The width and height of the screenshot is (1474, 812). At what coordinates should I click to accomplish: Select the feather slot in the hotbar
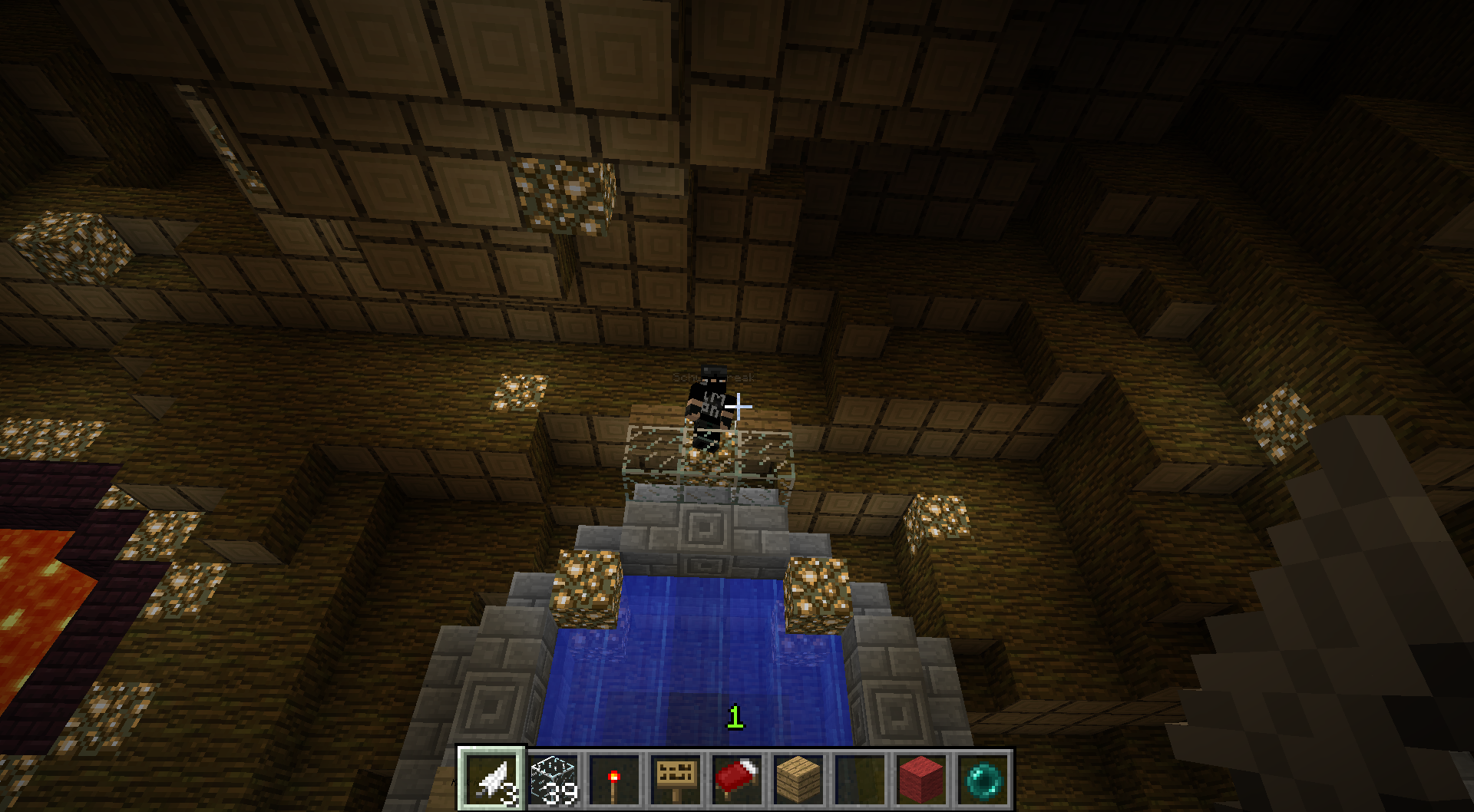[492, 777]
